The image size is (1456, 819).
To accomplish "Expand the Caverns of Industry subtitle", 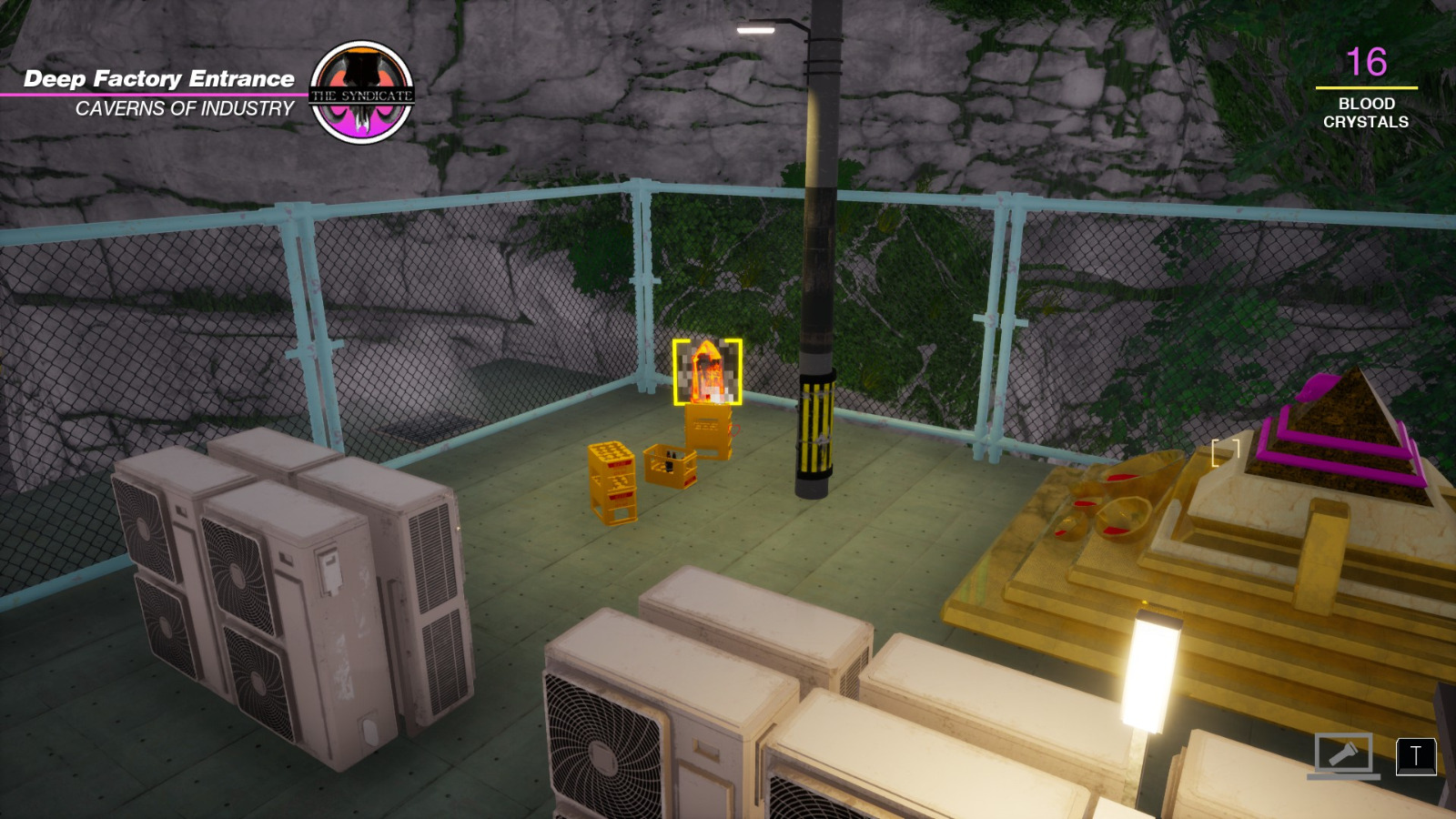I will coord(184,109).
